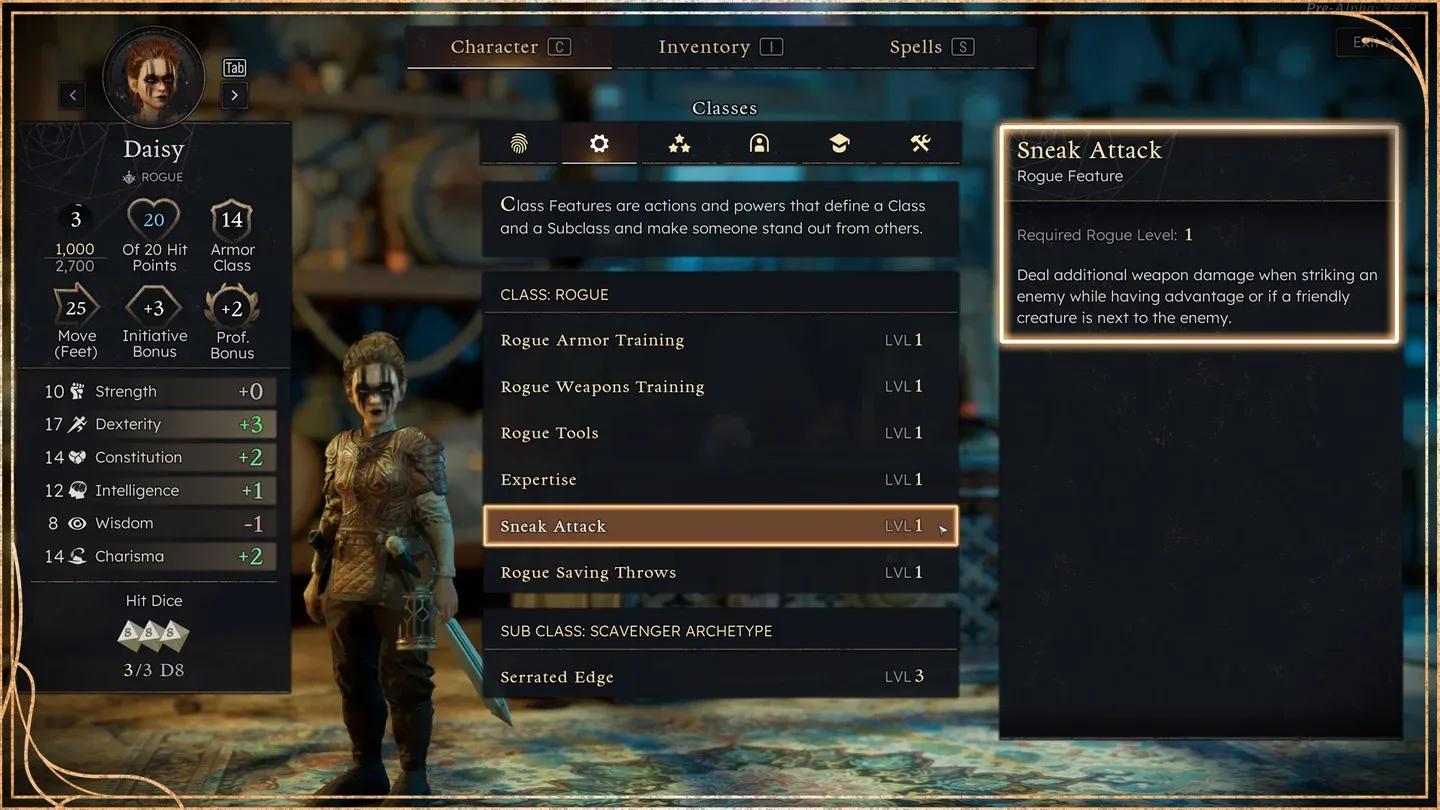Select the person-in-archway subclass icon
1440x810 pixels.
coord(759,143)
